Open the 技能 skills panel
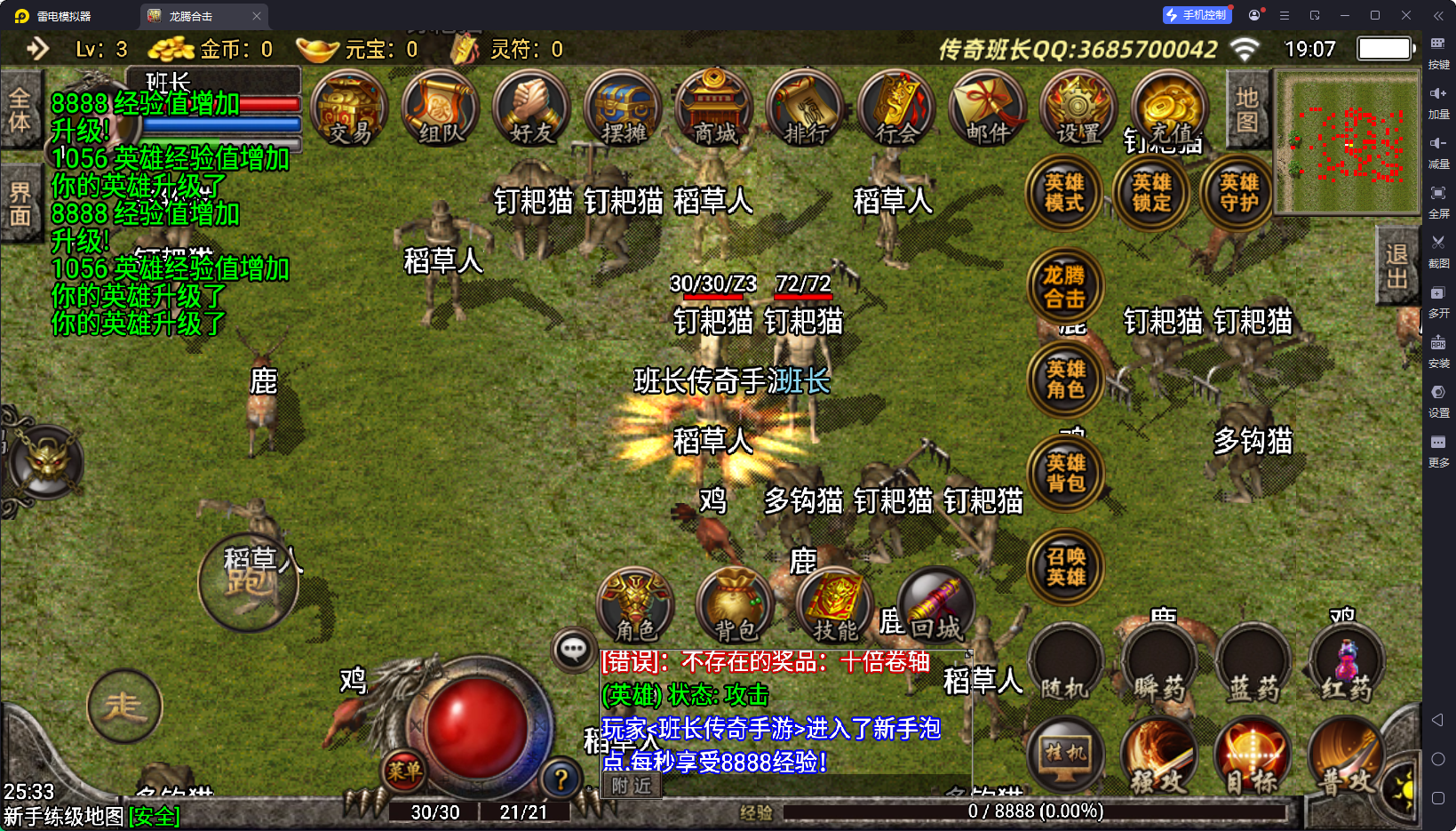Viewport: 1456px width, 831px height. 835,606
